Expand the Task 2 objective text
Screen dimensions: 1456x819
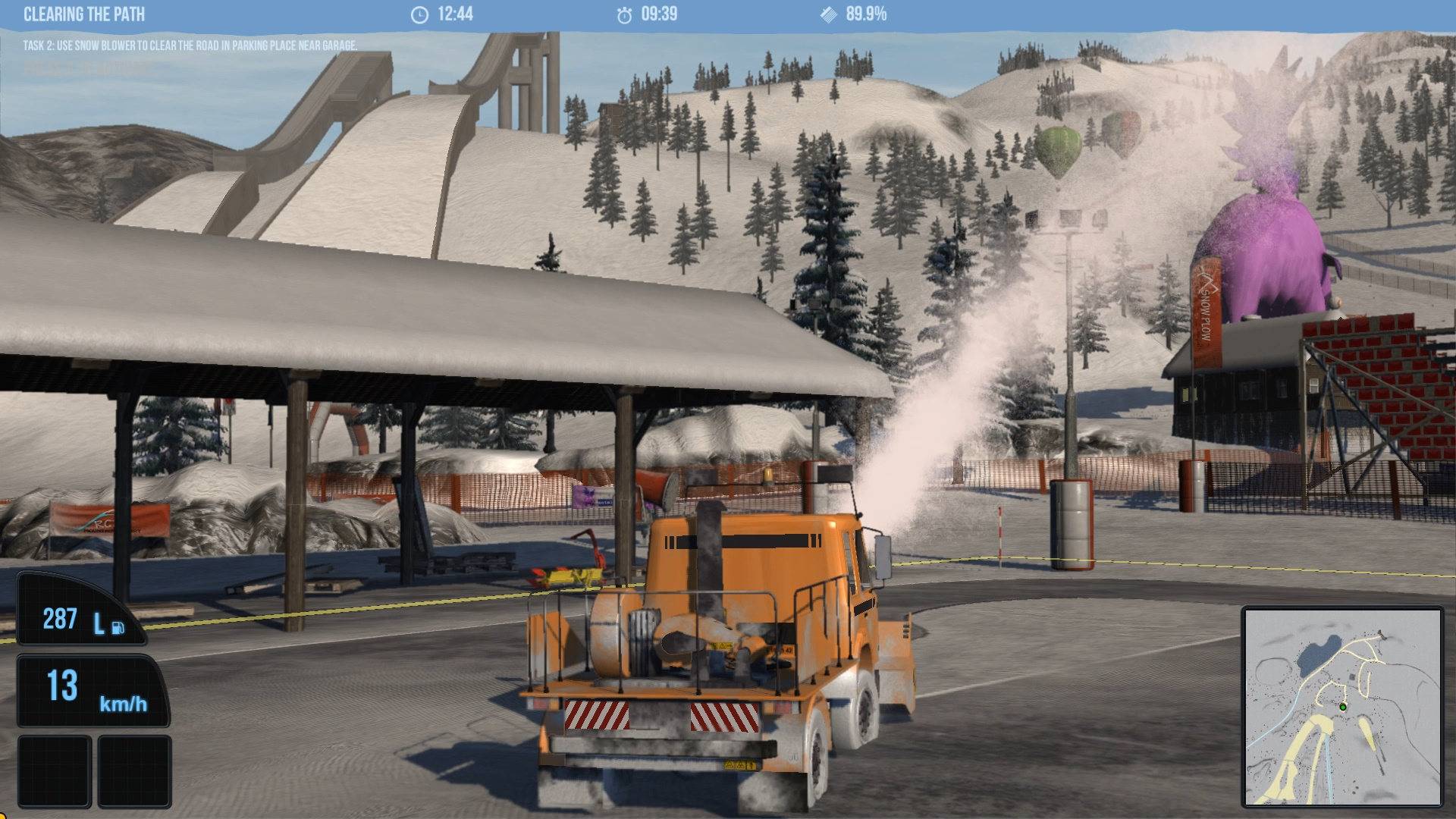[190, 45]
